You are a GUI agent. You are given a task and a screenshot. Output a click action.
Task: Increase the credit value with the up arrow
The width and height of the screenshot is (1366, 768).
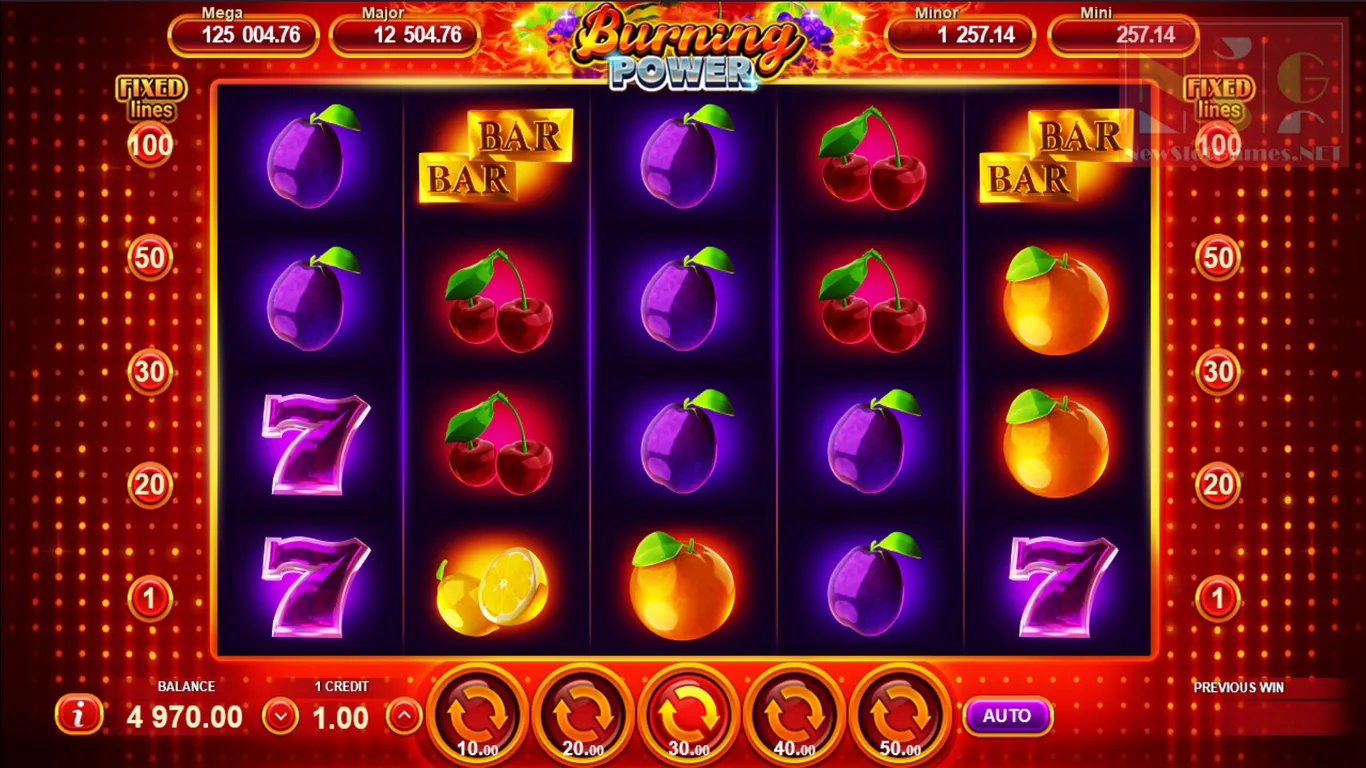(x=403, y=716)
